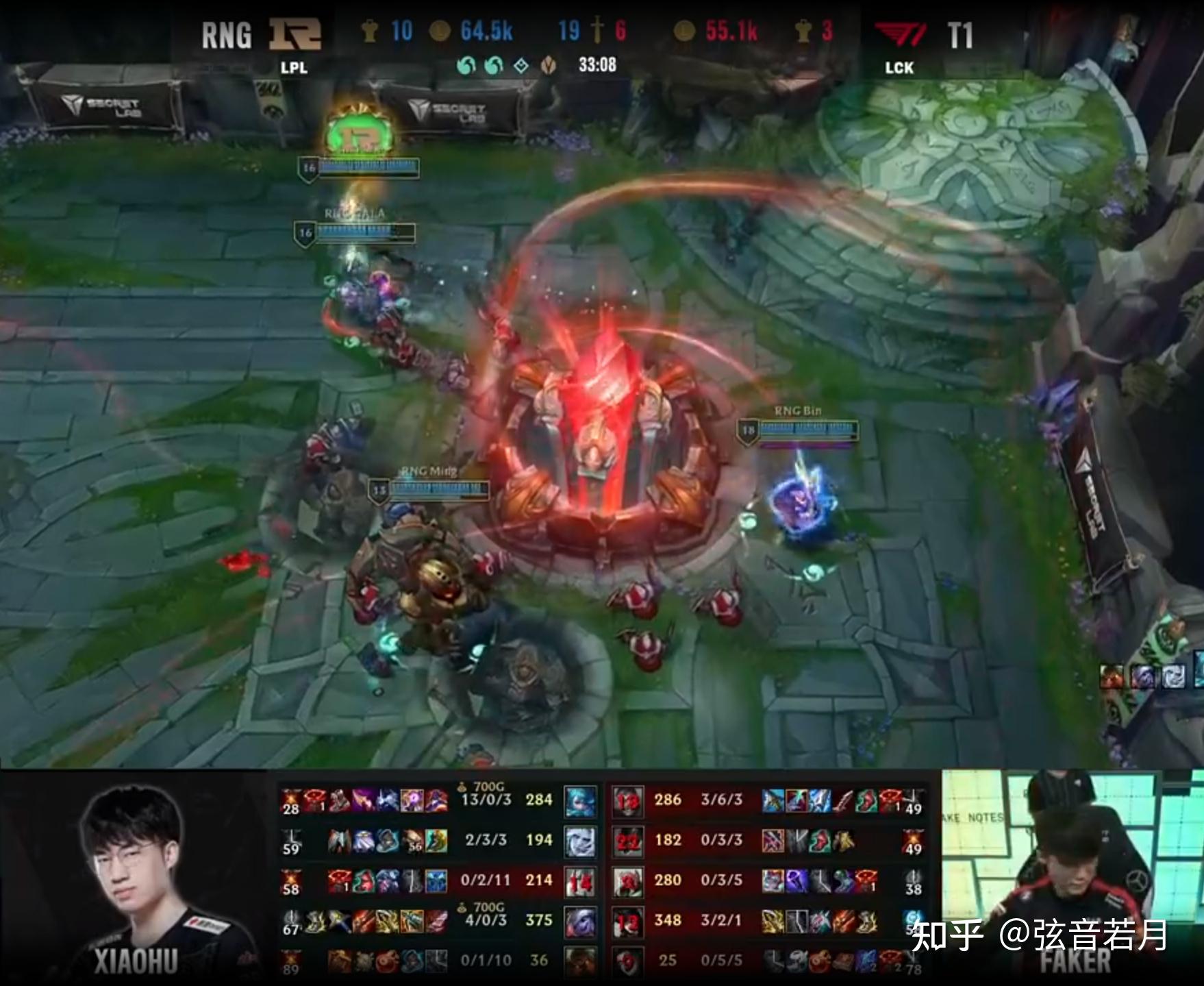
Task: Select the purple champion portrait with 4/0/3
Action: click(x=579, y=921)
